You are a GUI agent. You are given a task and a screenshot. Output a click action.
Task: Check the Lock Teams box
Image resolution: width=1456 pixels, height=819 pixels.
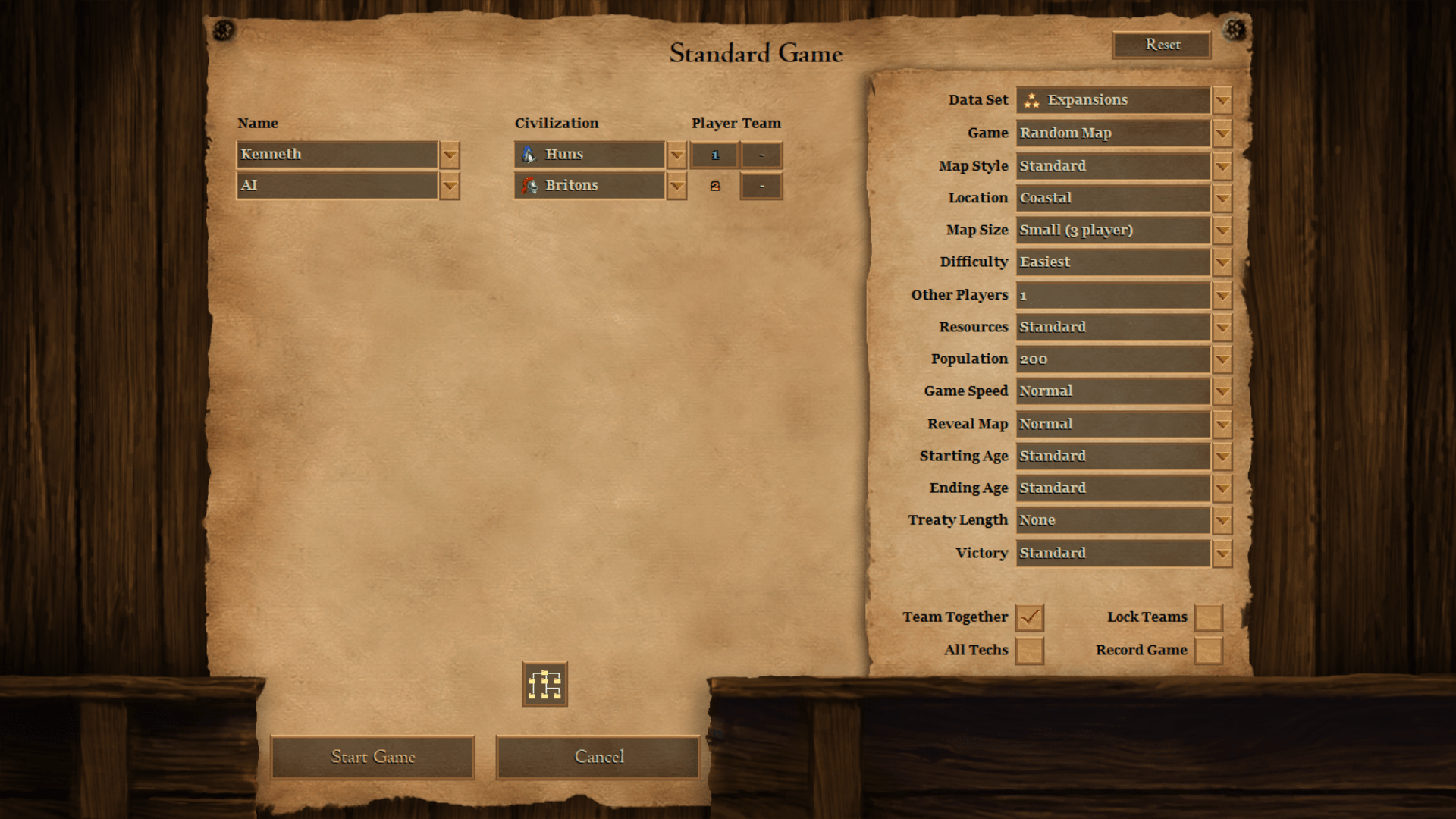point(1208,618)
